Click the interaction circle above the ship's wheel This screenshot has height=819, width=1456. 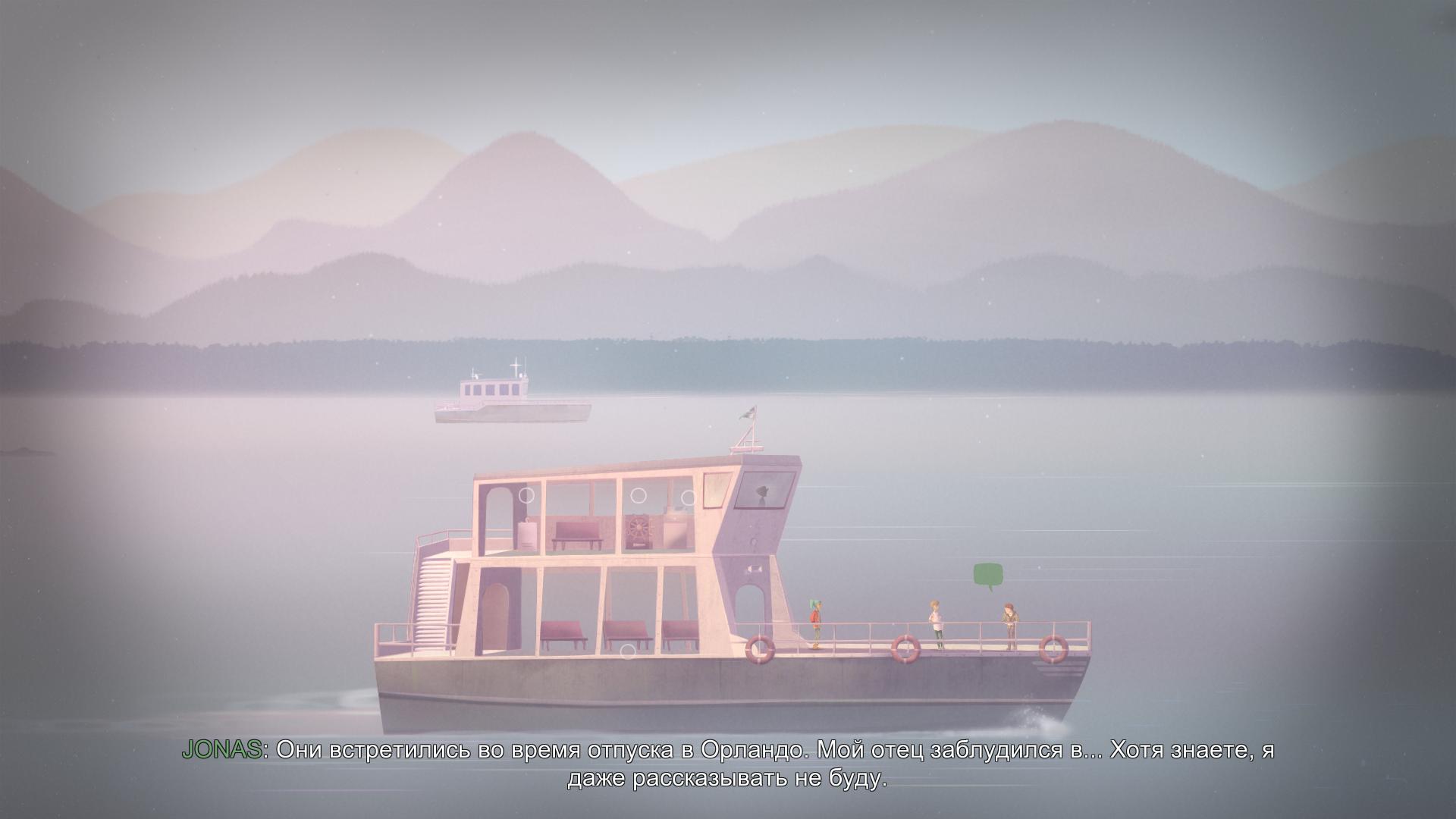639,495
